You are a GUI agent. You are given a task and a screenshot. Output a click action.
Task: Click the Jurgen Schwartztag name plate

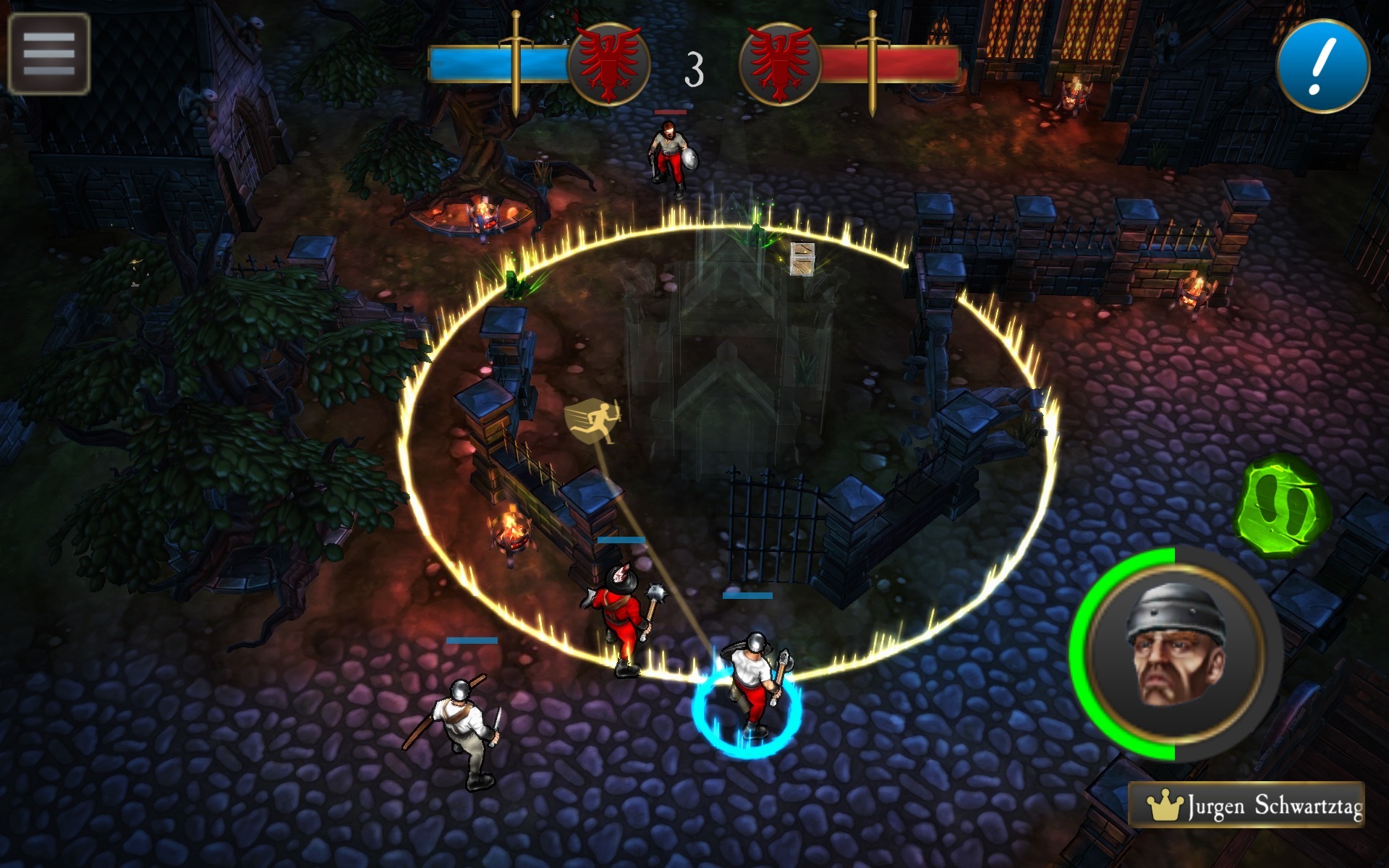tap(1246, 805)
